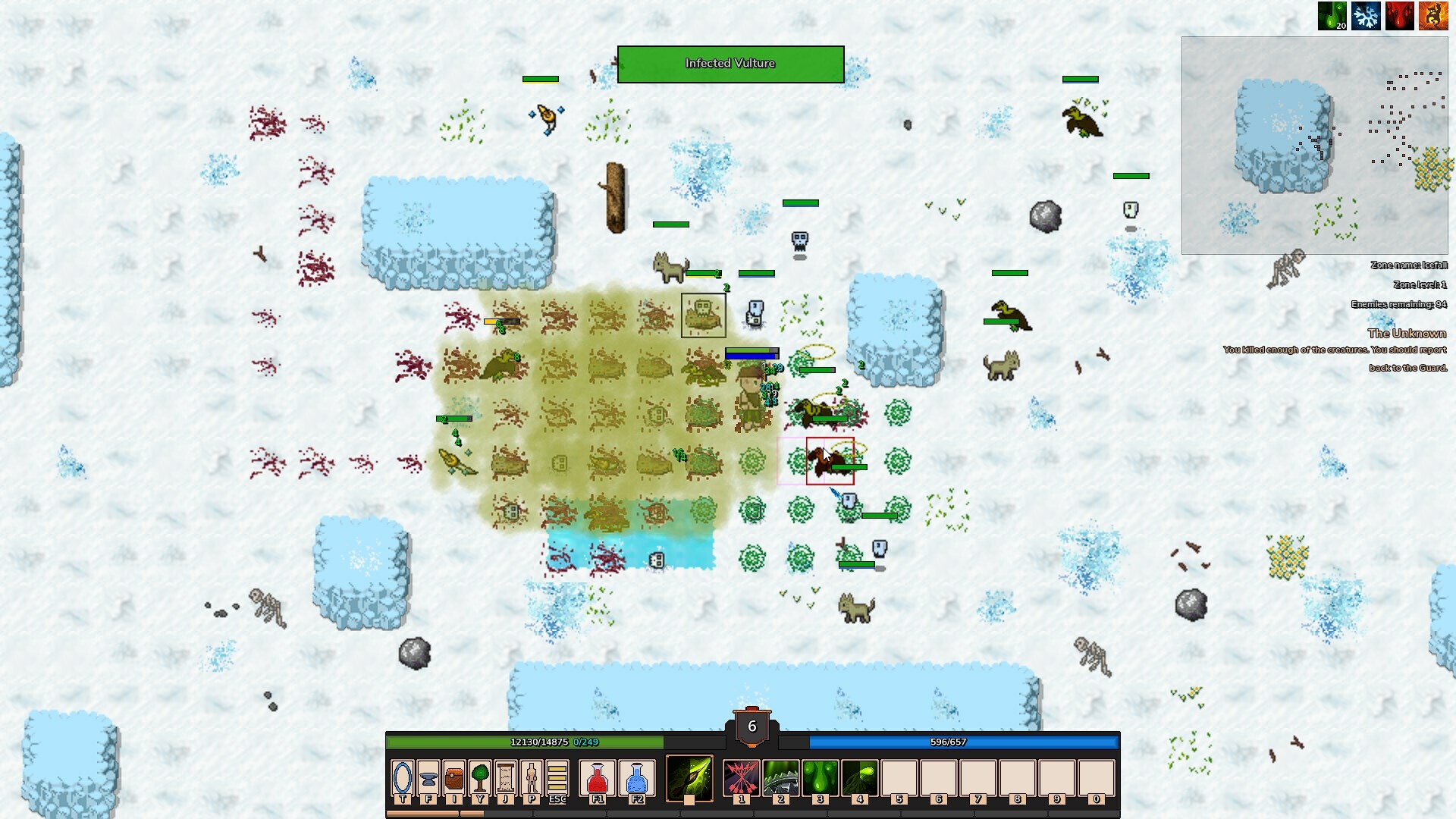Select the anvil crafting icon

(428, 777)
